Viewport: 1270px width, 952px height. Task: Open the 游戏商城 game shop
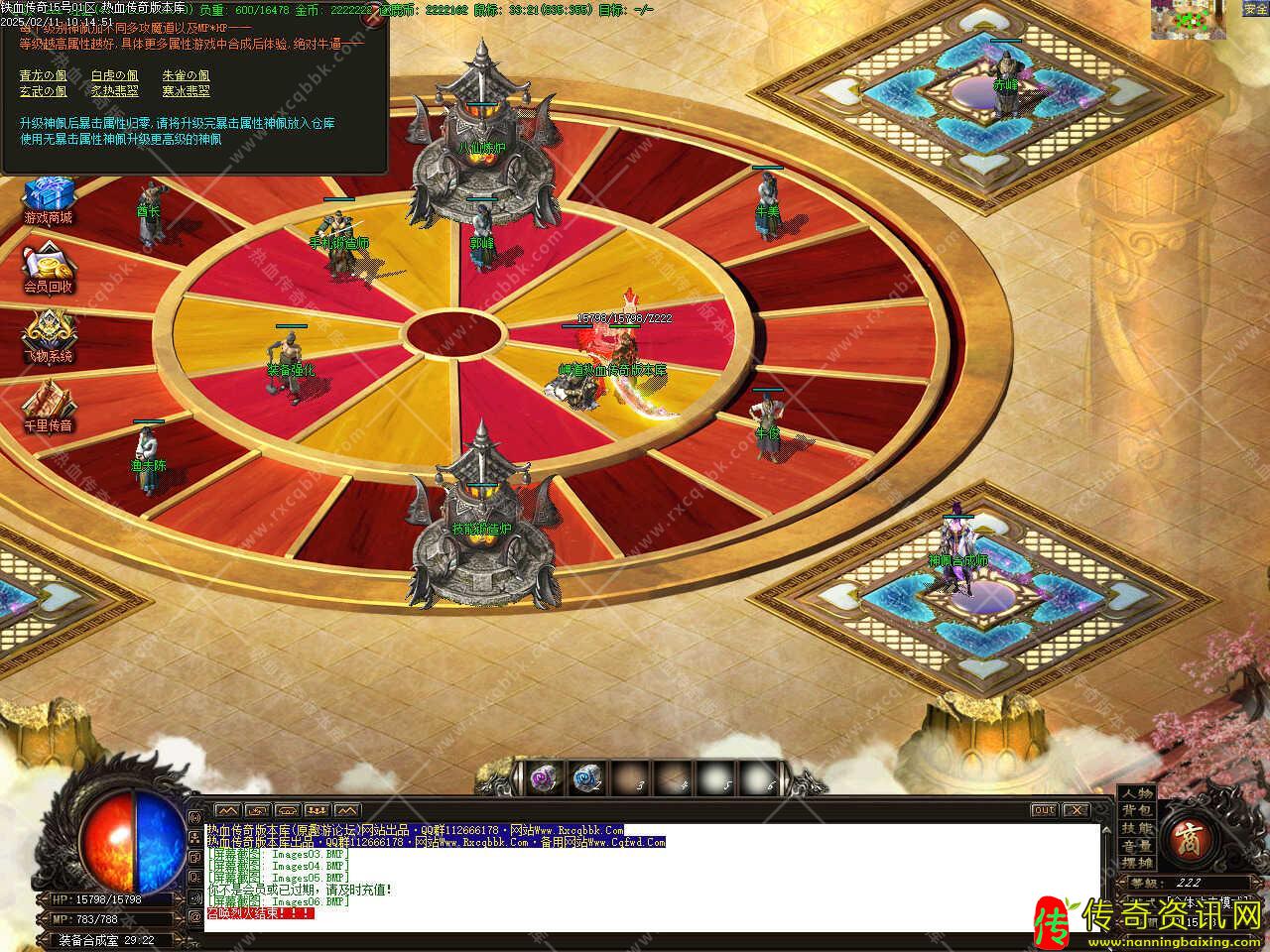48,199
